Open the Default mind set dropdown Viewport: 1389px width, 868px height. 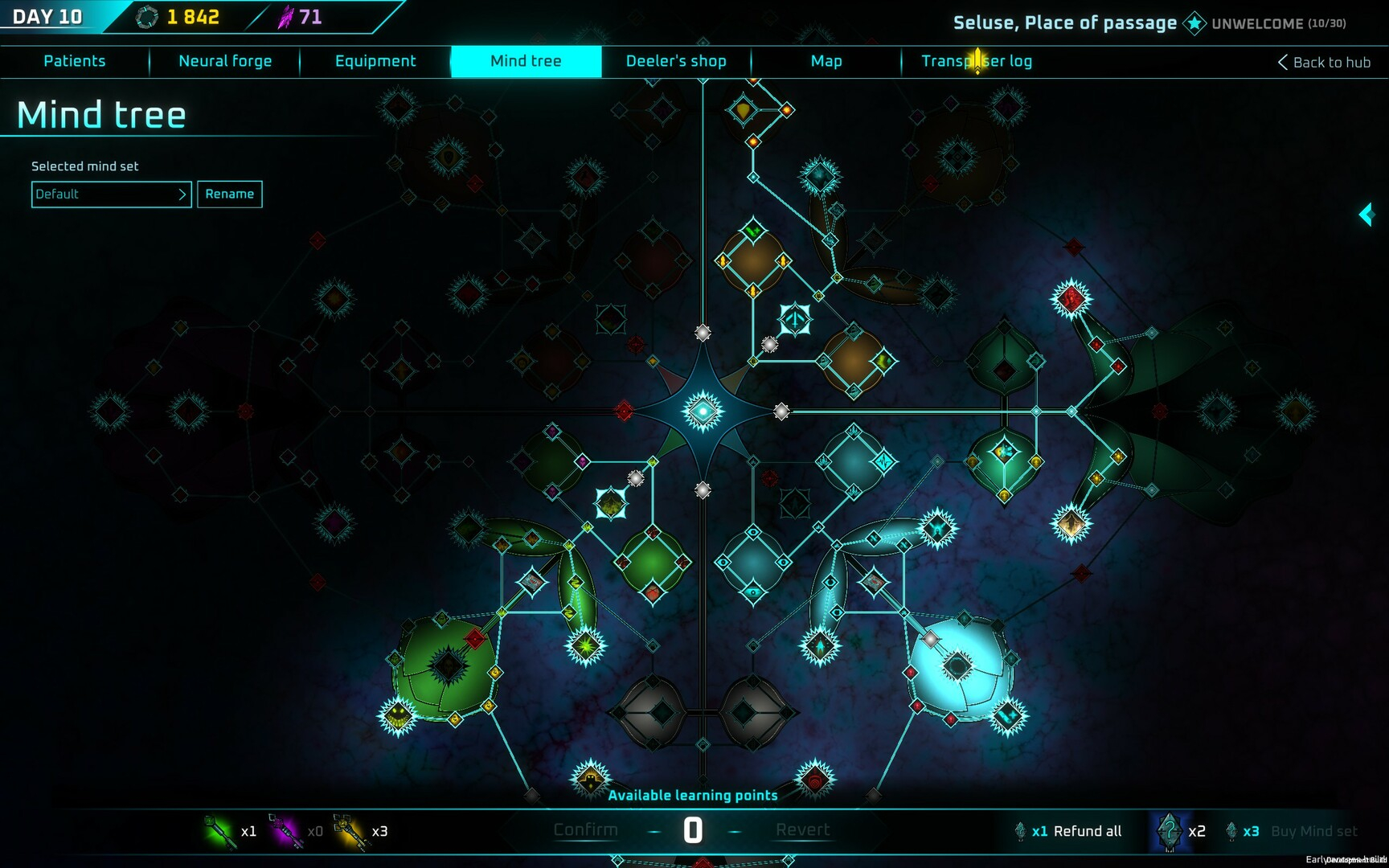pos(111,194)
